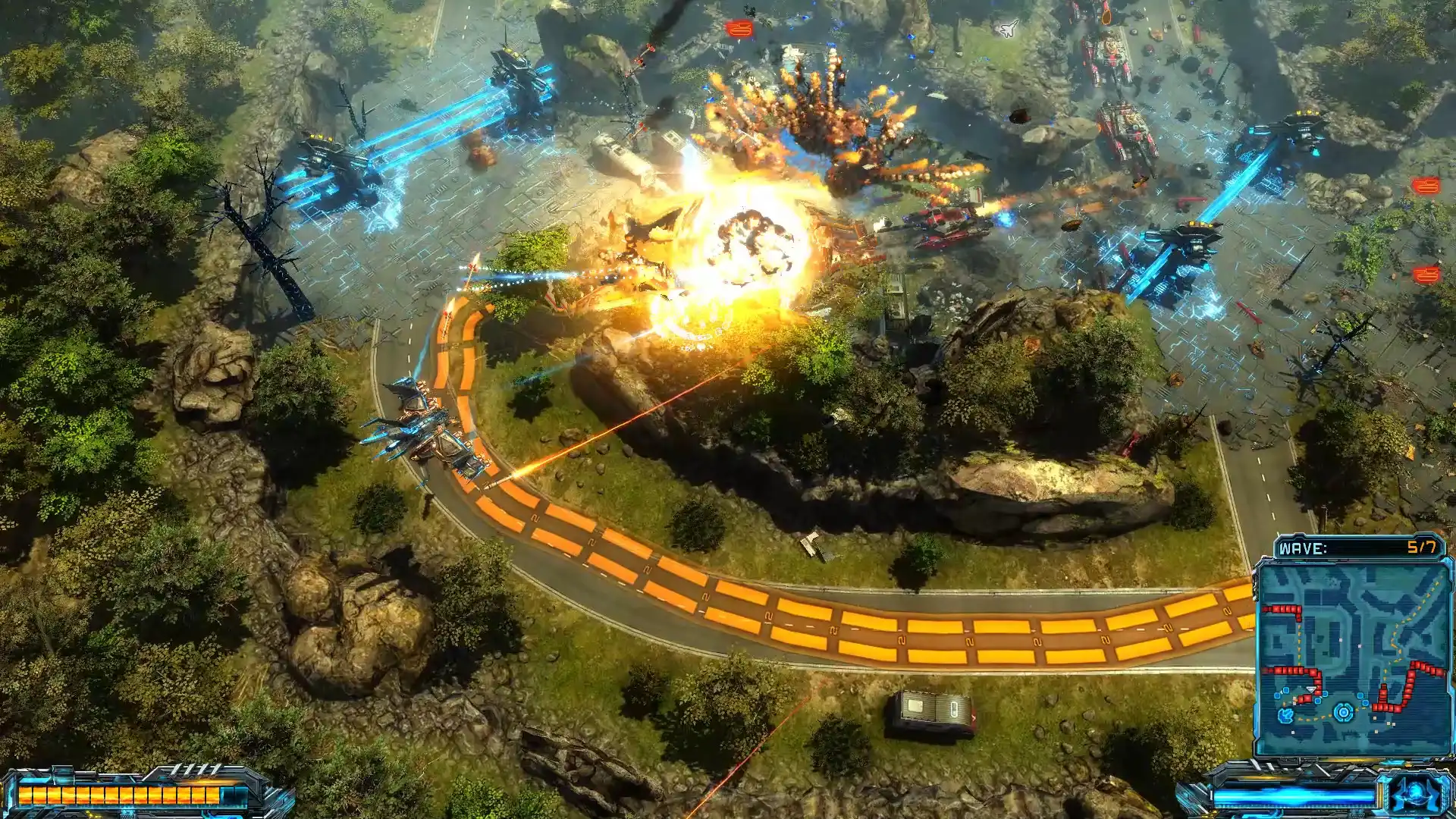
Task: Open the WAVE header bar above the minimap
Action: tap(1357, 546)
